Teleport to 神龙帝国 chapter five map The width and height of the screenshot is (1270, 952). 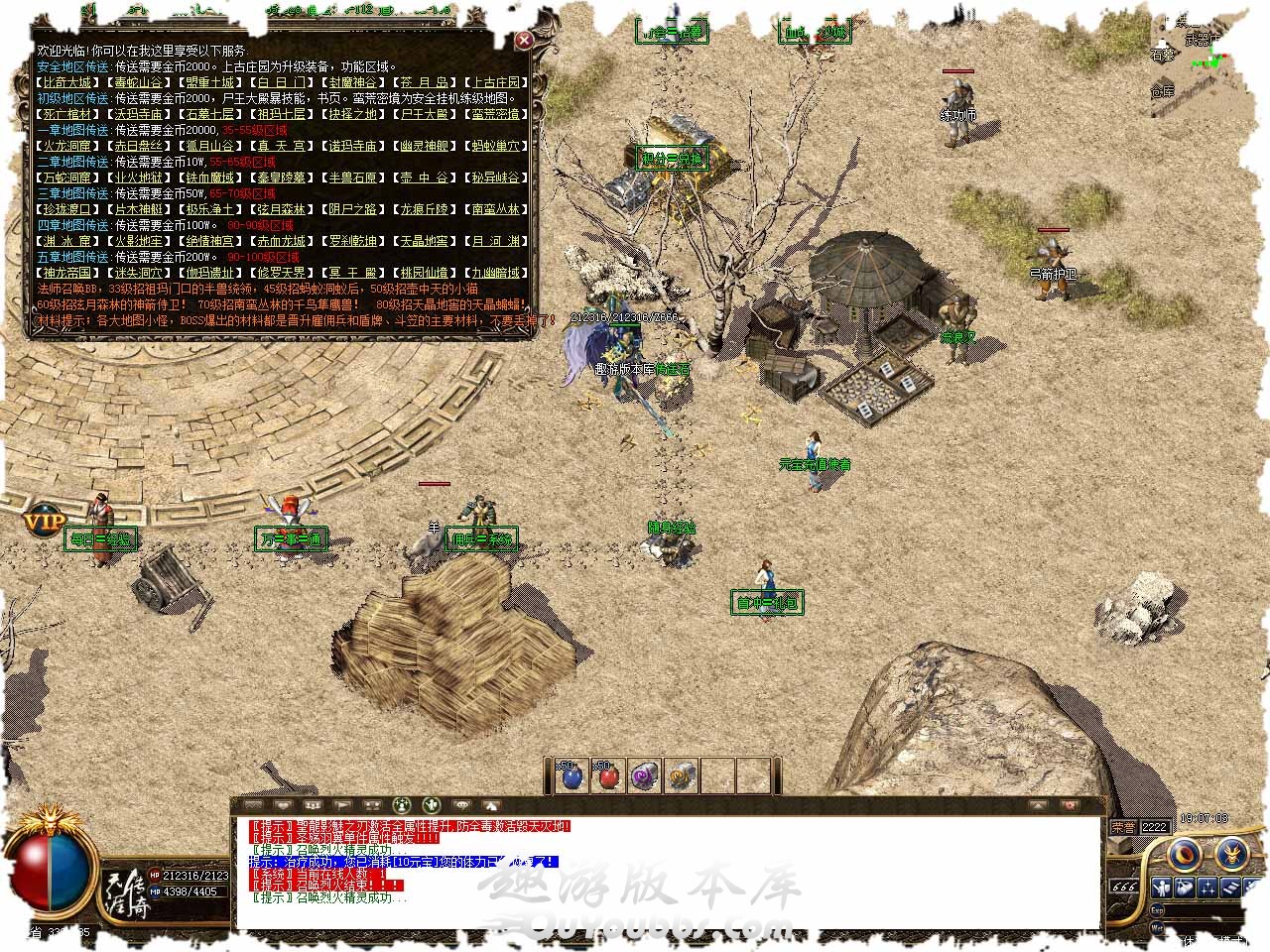click(67, 273)
